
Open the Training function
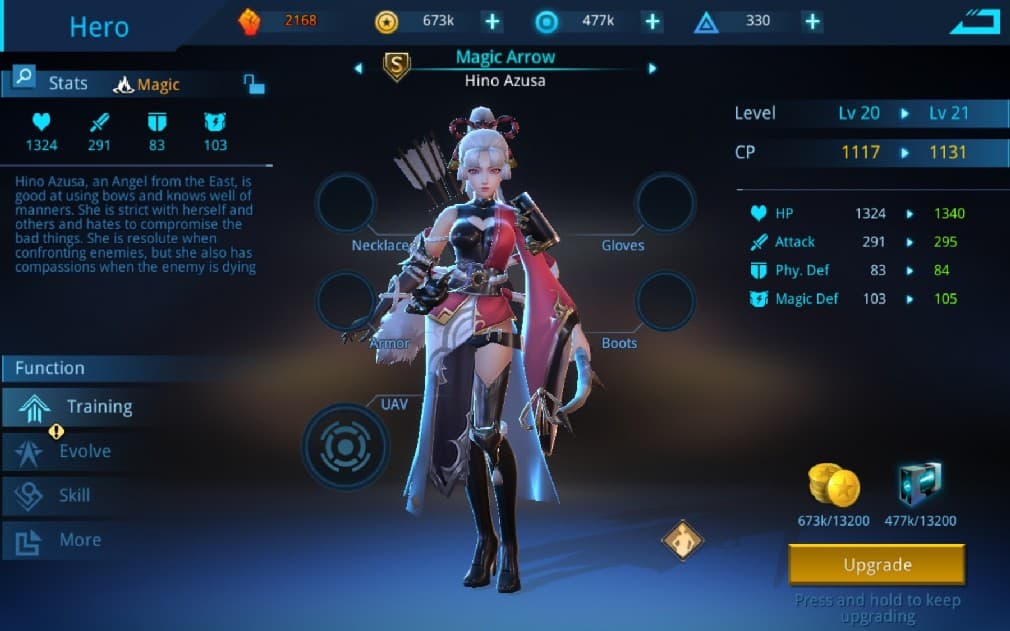(x=80, y=407)
